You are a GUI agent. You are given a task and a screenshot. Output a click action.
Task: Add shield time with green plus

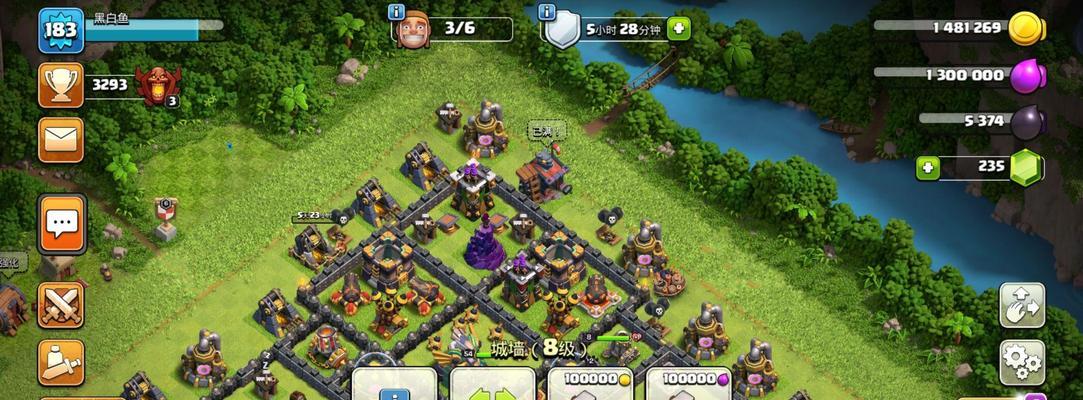[x=679, y=29]
